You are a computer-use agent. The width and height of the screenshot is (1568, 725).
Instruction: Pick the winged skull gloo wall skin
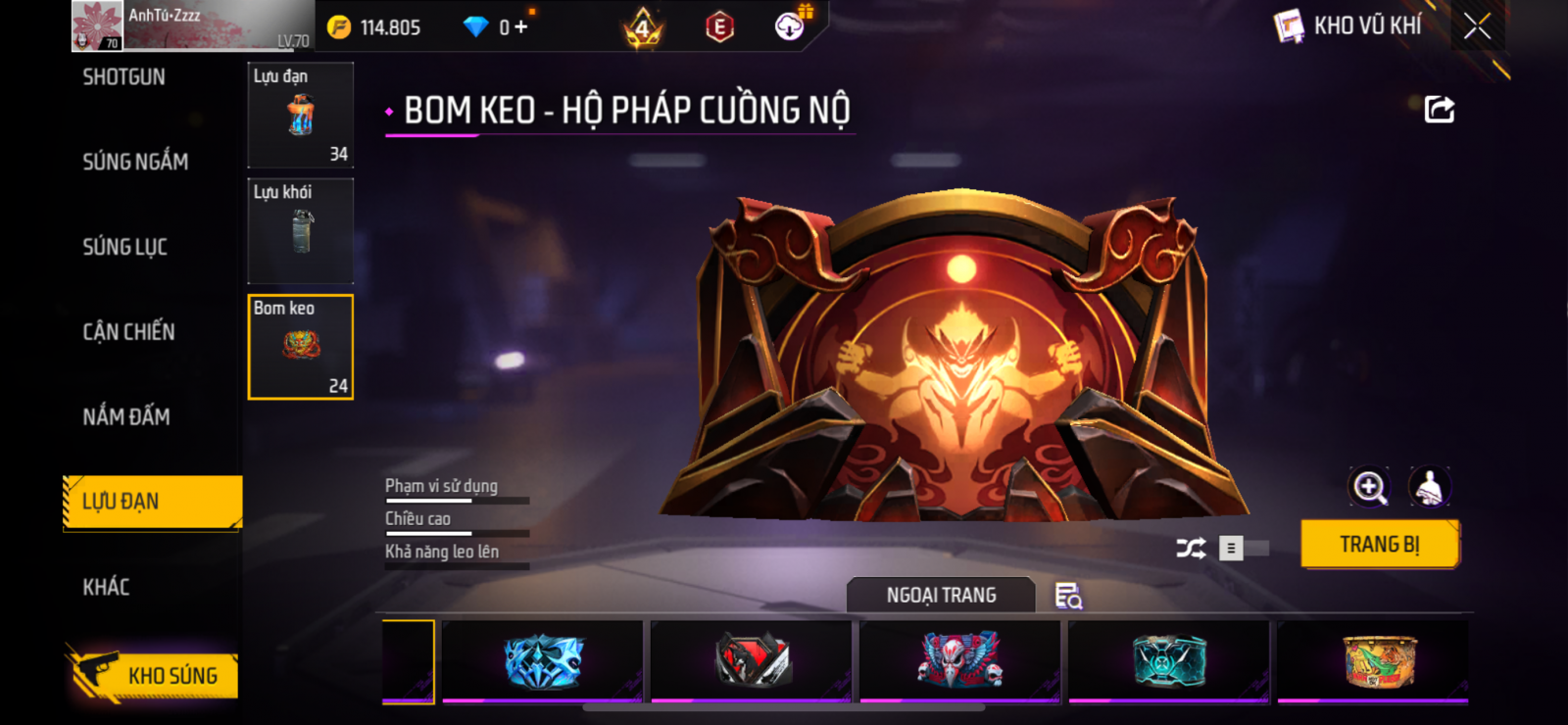coord(959,661)
